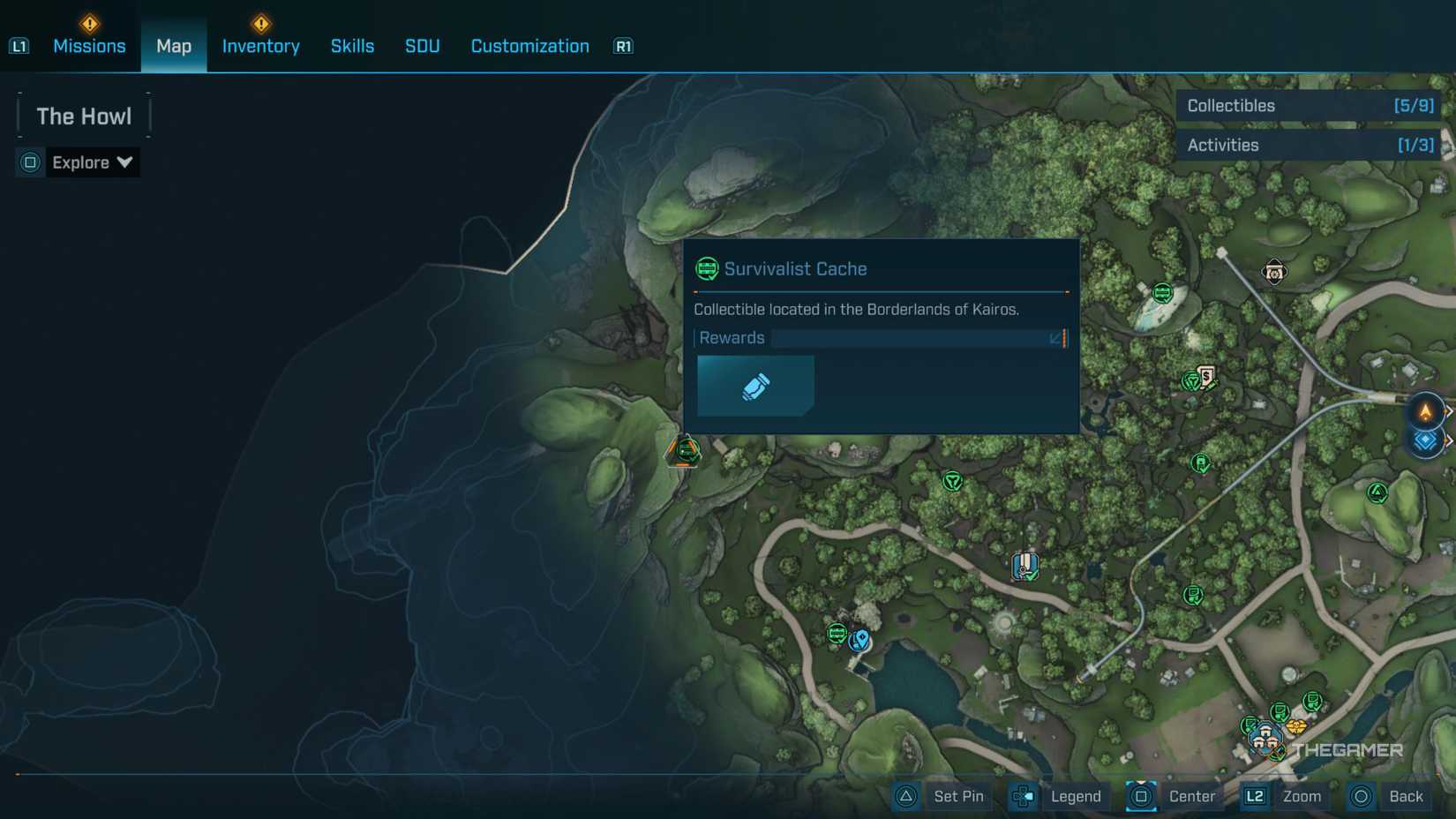
Task: Expand the Activities progress row
Action: [1309, 146]
